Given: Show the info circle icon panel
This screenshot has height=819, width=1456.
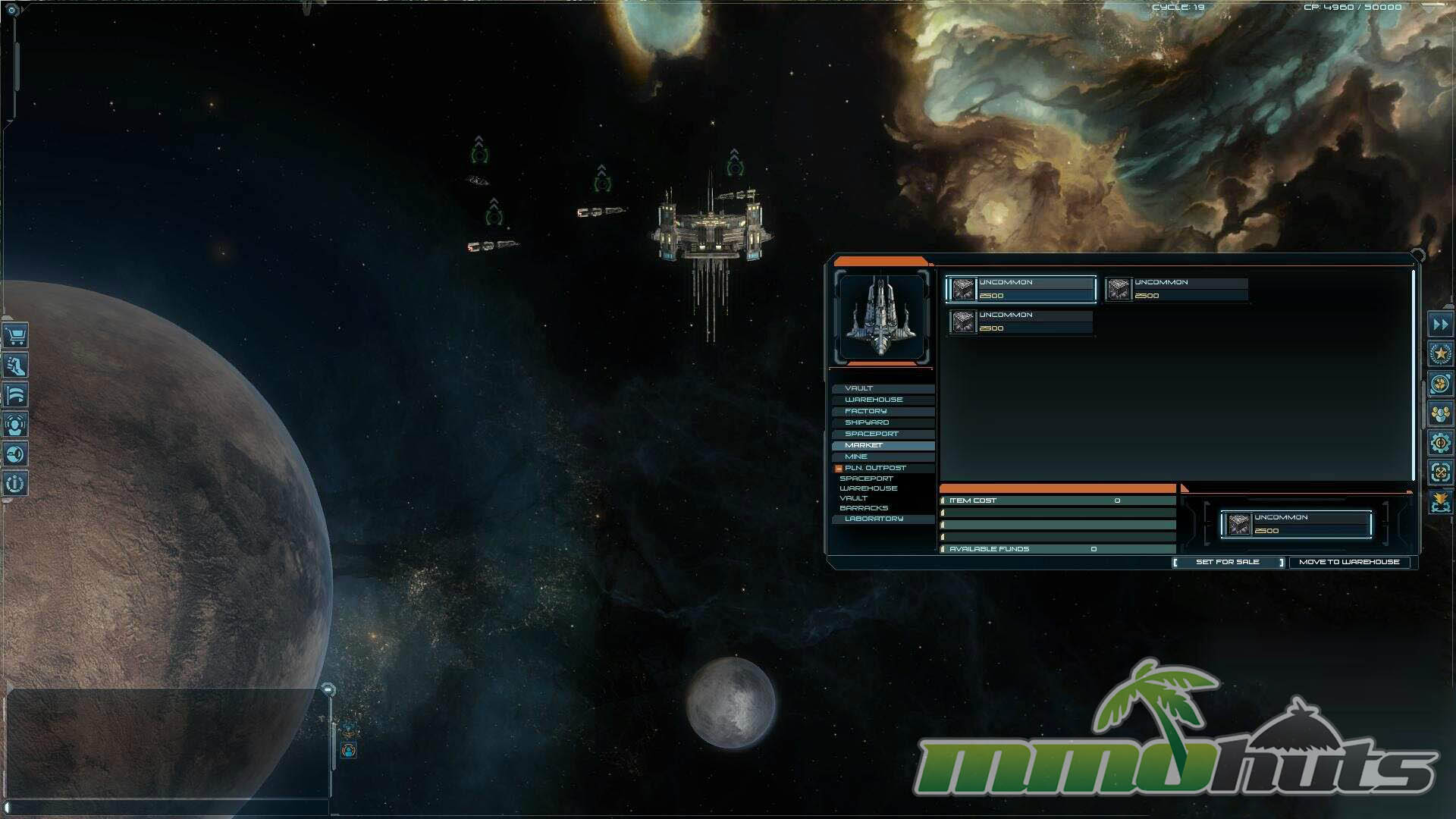Looking at the screenshot, I should pos(15,483).
